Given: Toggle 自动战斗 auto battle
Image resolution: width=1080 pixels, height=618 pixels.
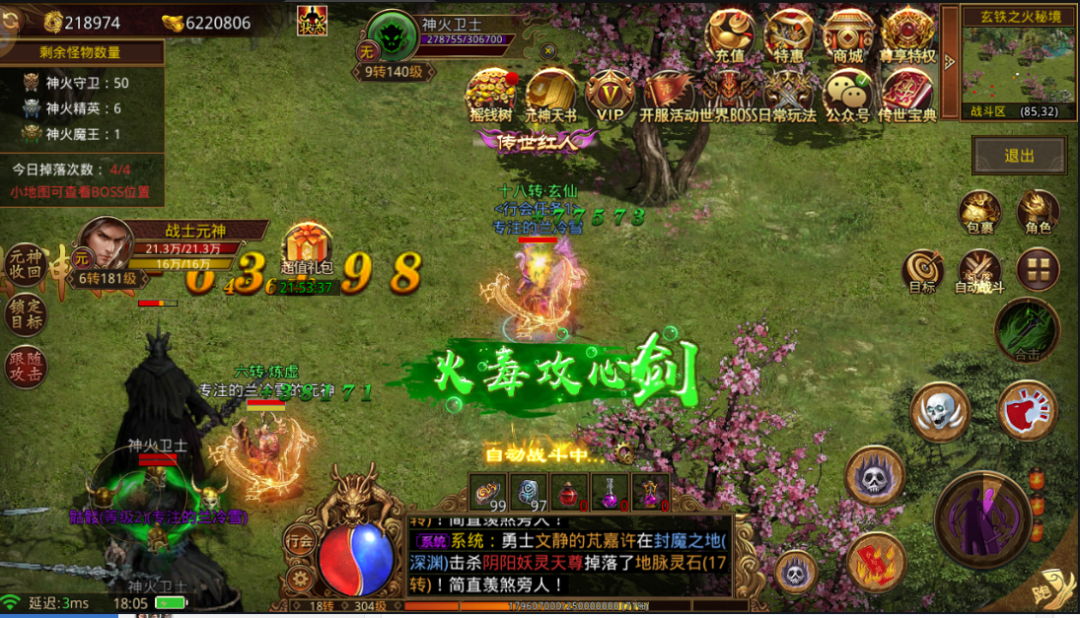Looking at the screenshot, I should point(980,270).
